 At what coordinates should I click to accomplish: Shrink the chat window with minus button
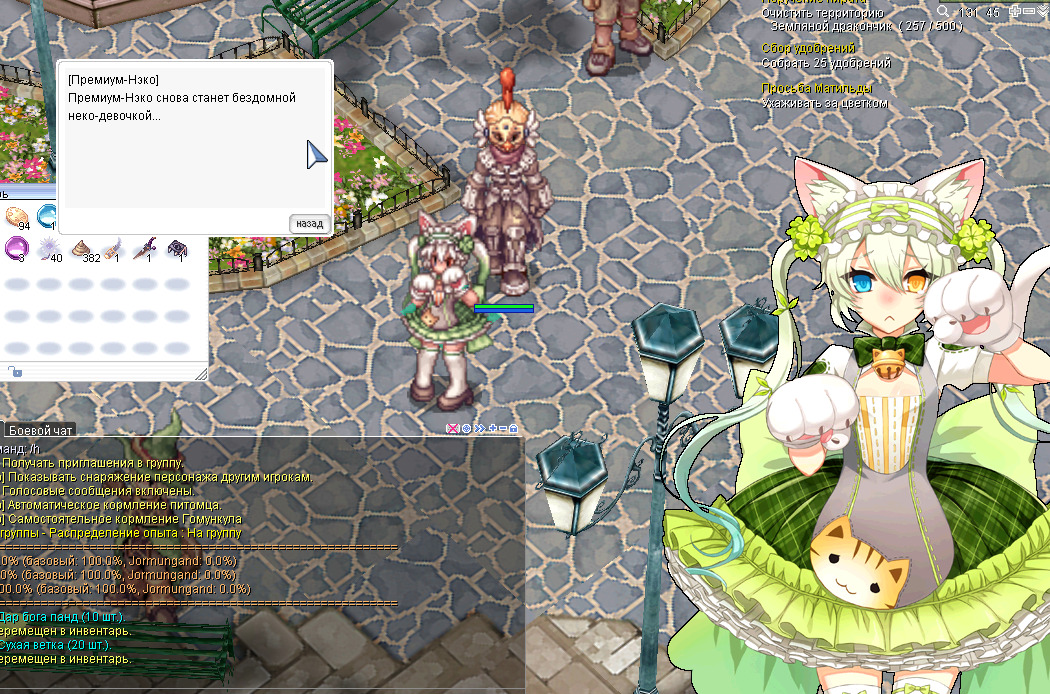[502, 429]
